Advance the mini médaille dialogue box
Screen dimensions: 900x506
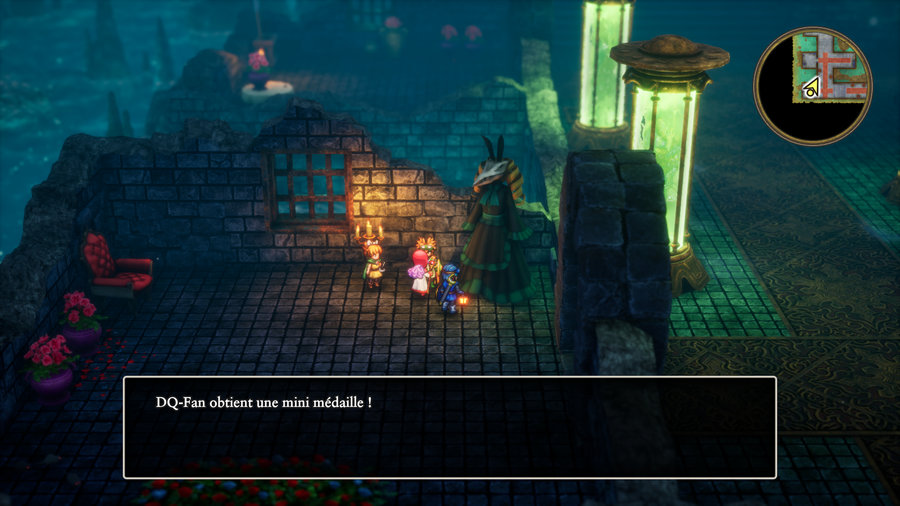(449, 427)
